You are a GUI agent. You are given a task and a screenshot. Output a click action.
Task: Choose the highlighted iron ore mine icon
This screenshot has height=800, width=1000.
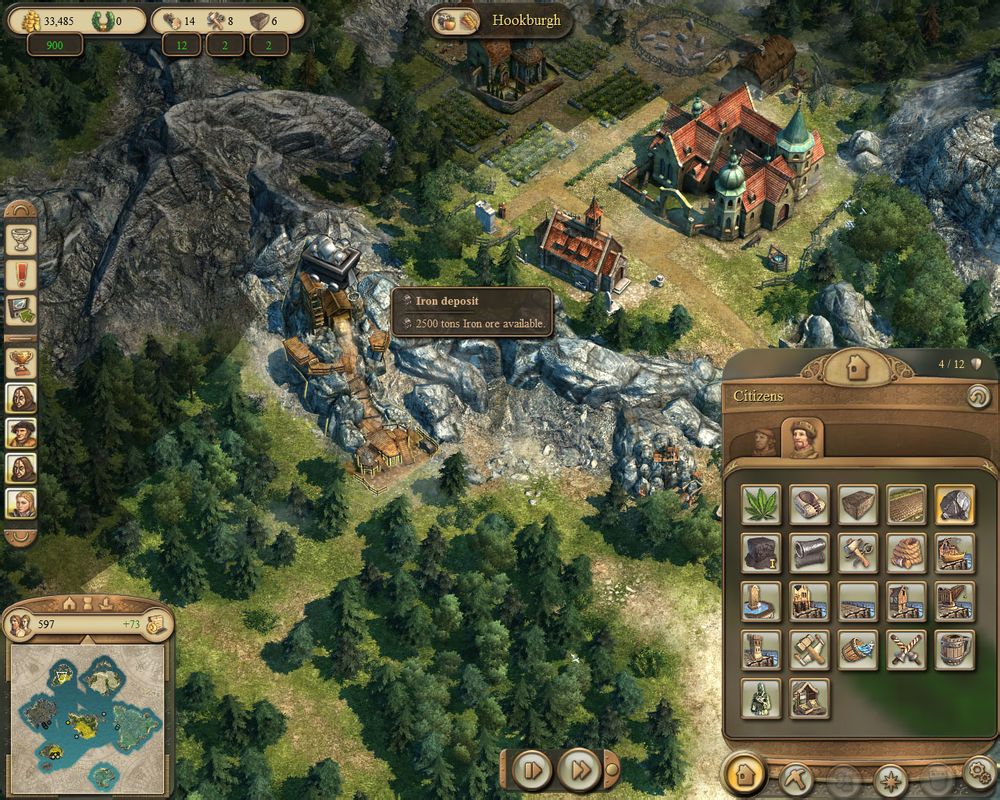point(955,504)
